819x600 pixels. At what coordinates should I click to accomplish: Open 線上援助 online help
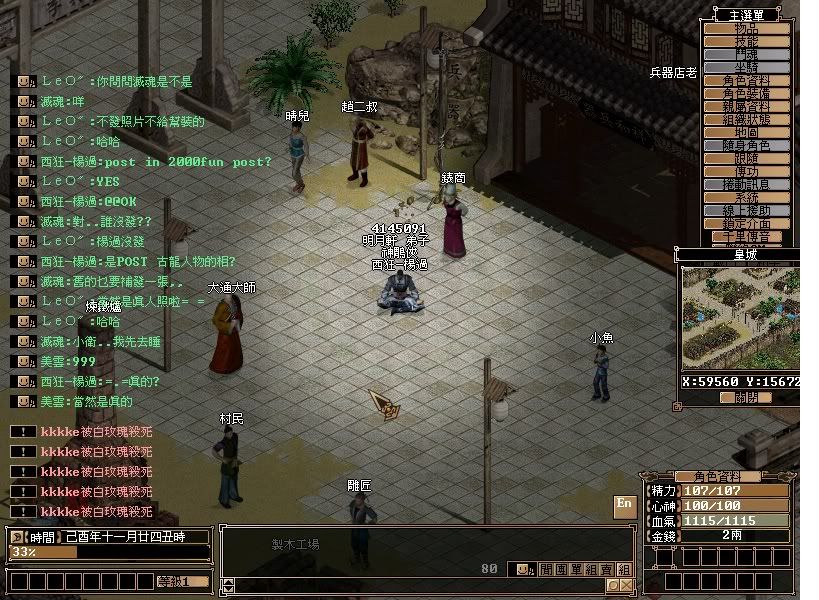[747, 211]
